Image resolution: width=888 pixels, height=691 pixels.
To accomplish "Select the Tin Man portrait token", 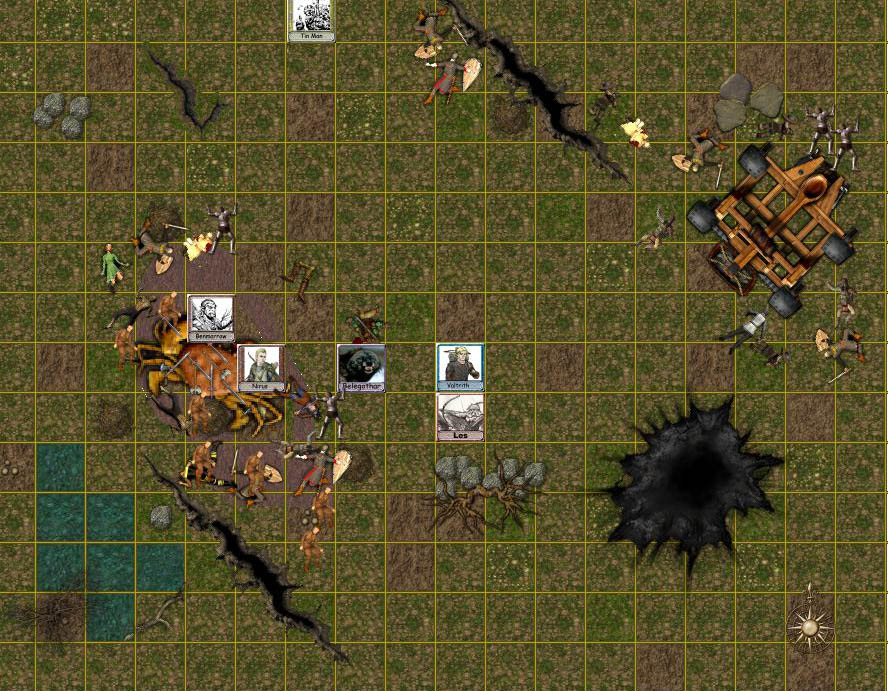I will pos(311,18).
